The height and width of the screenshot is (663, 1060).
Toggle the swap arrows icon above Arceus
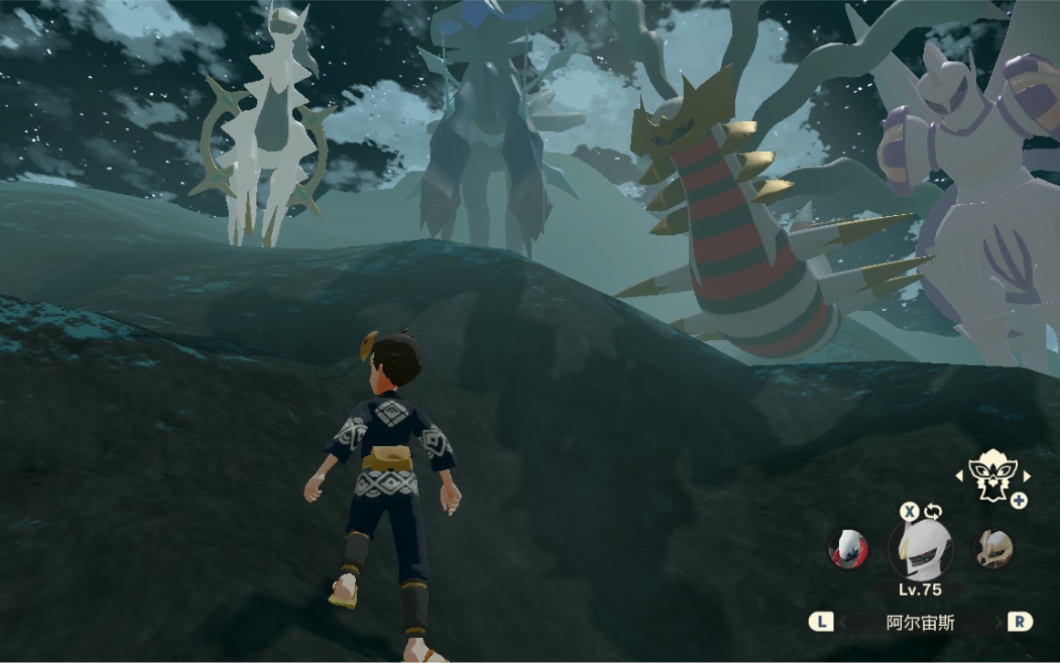933,512
